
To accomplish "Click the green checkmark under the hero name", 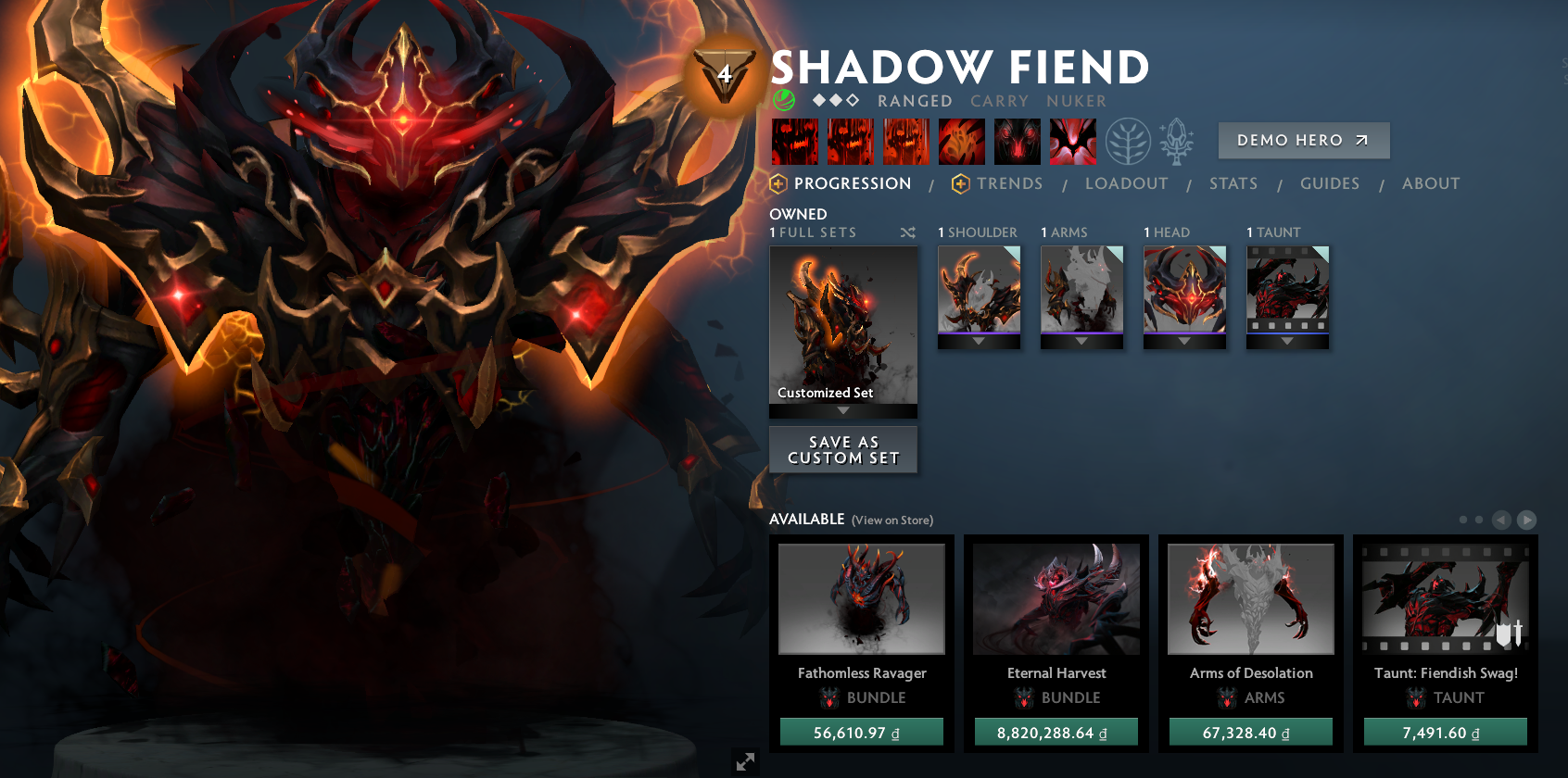I will click(783, 101).
